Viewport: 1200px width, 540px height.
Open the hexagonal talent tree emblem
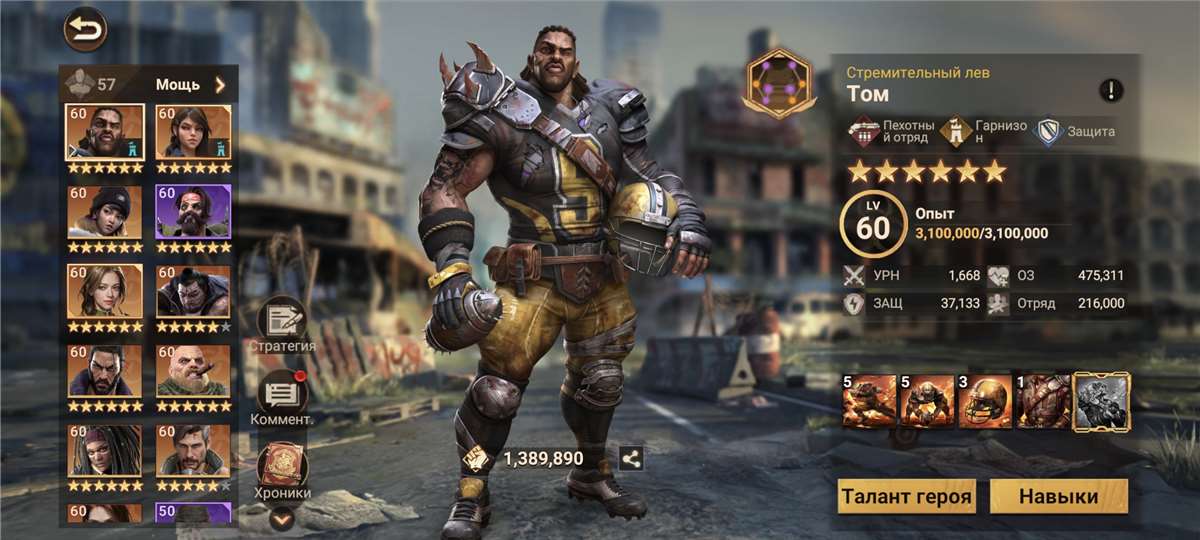pos(778,82)
